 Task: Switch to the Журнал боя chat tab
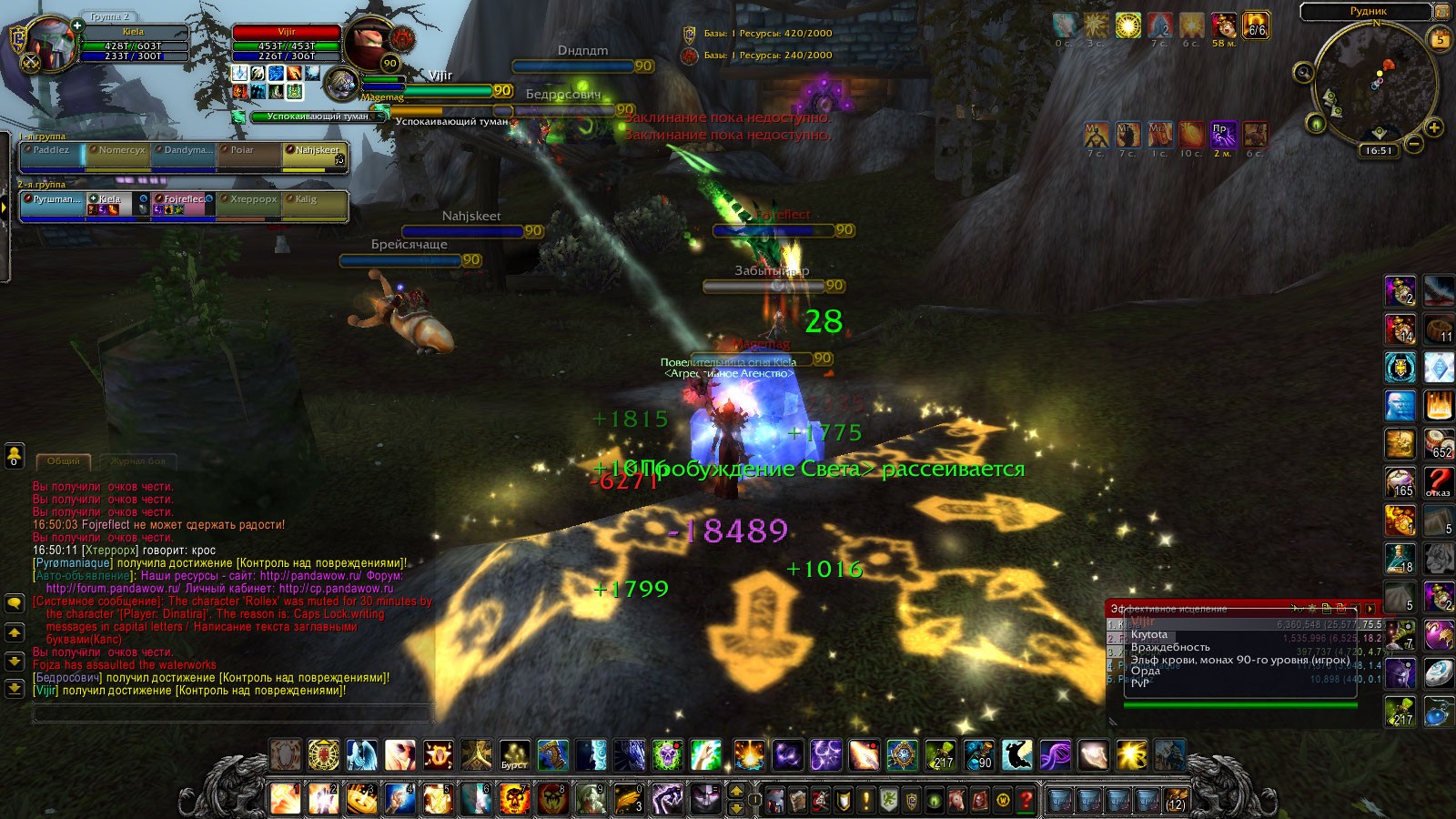click(x=138, y=461)
